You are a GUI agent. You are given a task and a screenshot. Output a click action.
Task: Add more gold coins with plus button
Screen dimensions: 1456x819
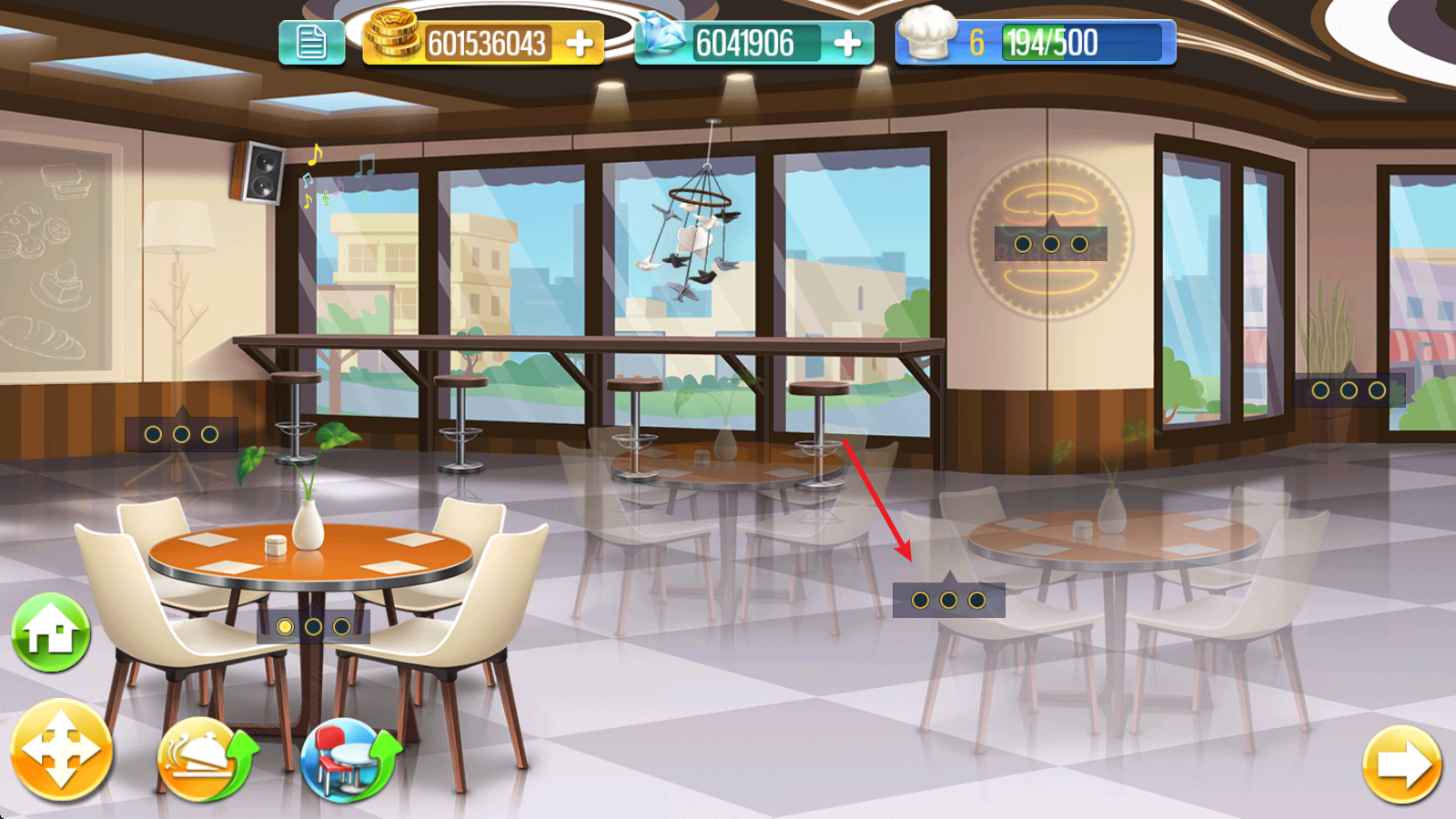(580, 43)
